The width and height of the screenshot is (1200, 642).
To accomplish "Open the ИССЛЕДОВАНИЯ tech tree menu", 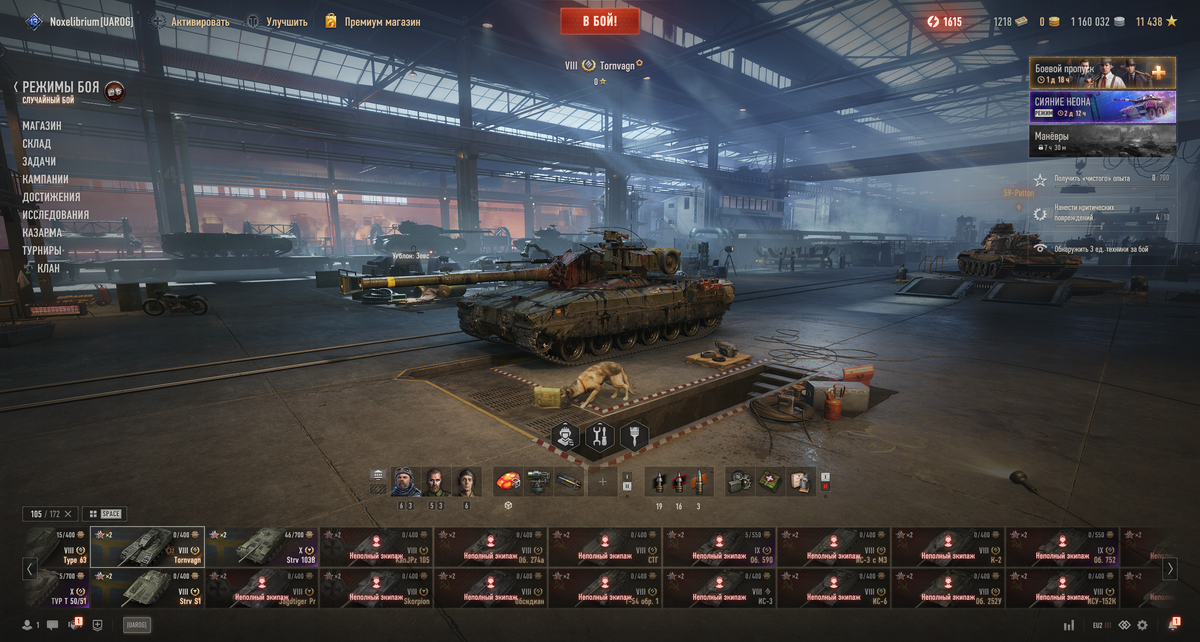I will (x=56, y=215).
